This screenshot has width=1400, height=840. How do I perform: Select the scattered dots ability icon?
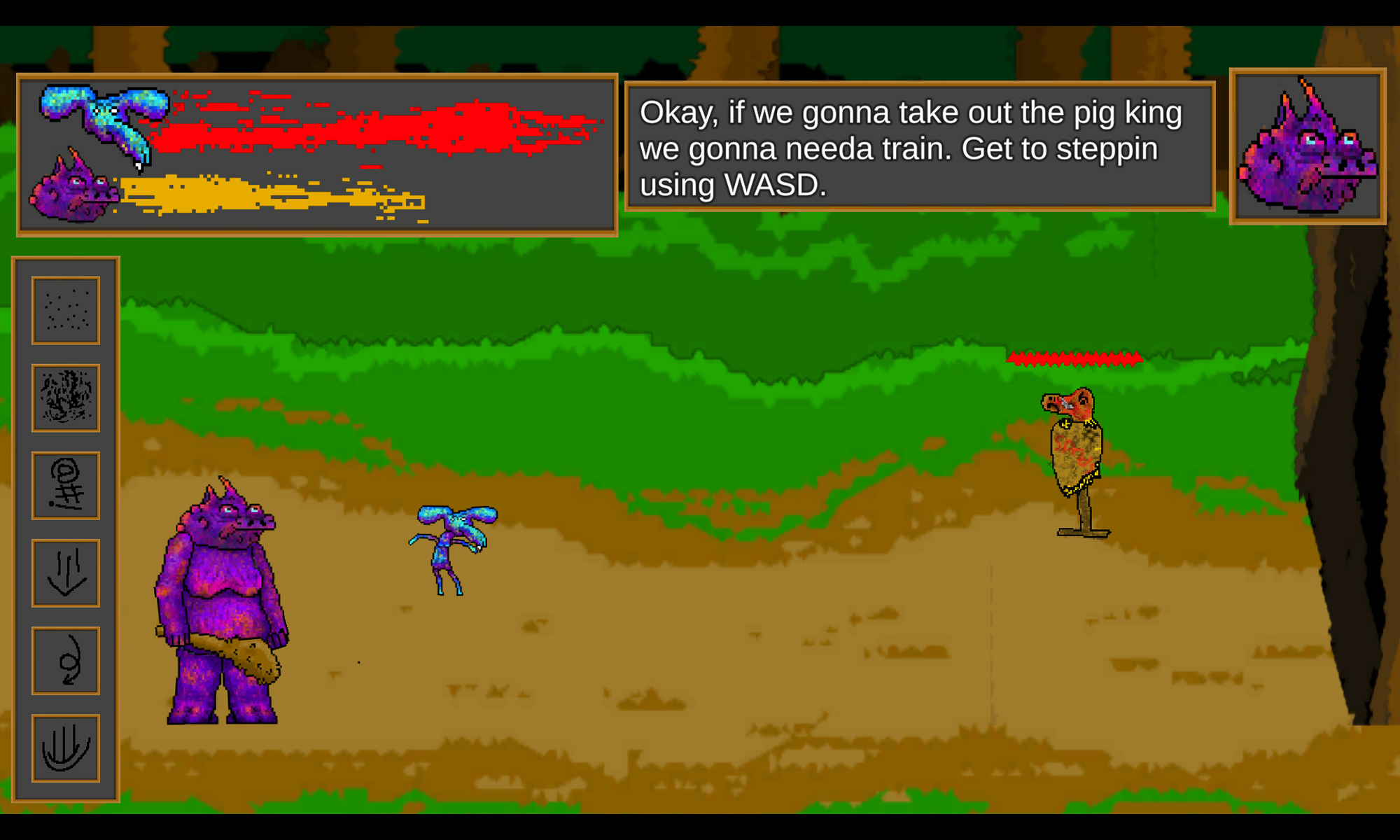click(x=66, y=310)
